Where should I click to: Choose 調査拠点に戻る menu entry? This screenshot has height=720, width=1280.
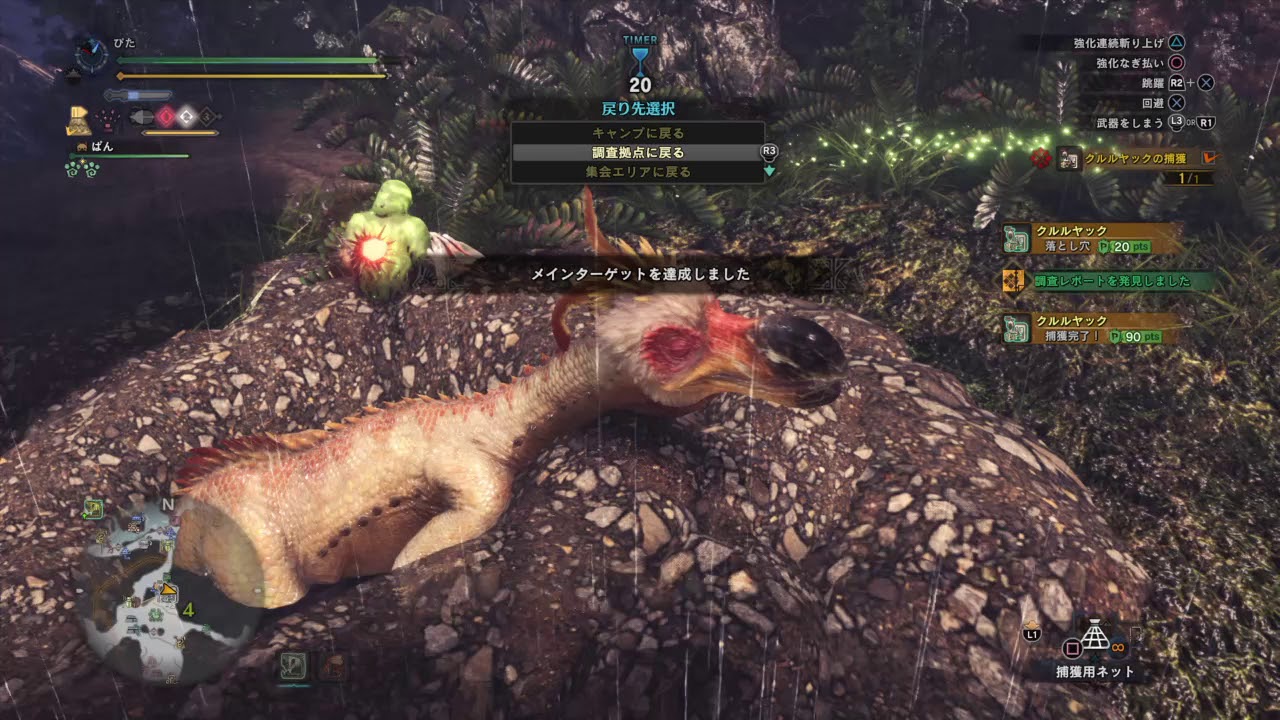[638, 153]
